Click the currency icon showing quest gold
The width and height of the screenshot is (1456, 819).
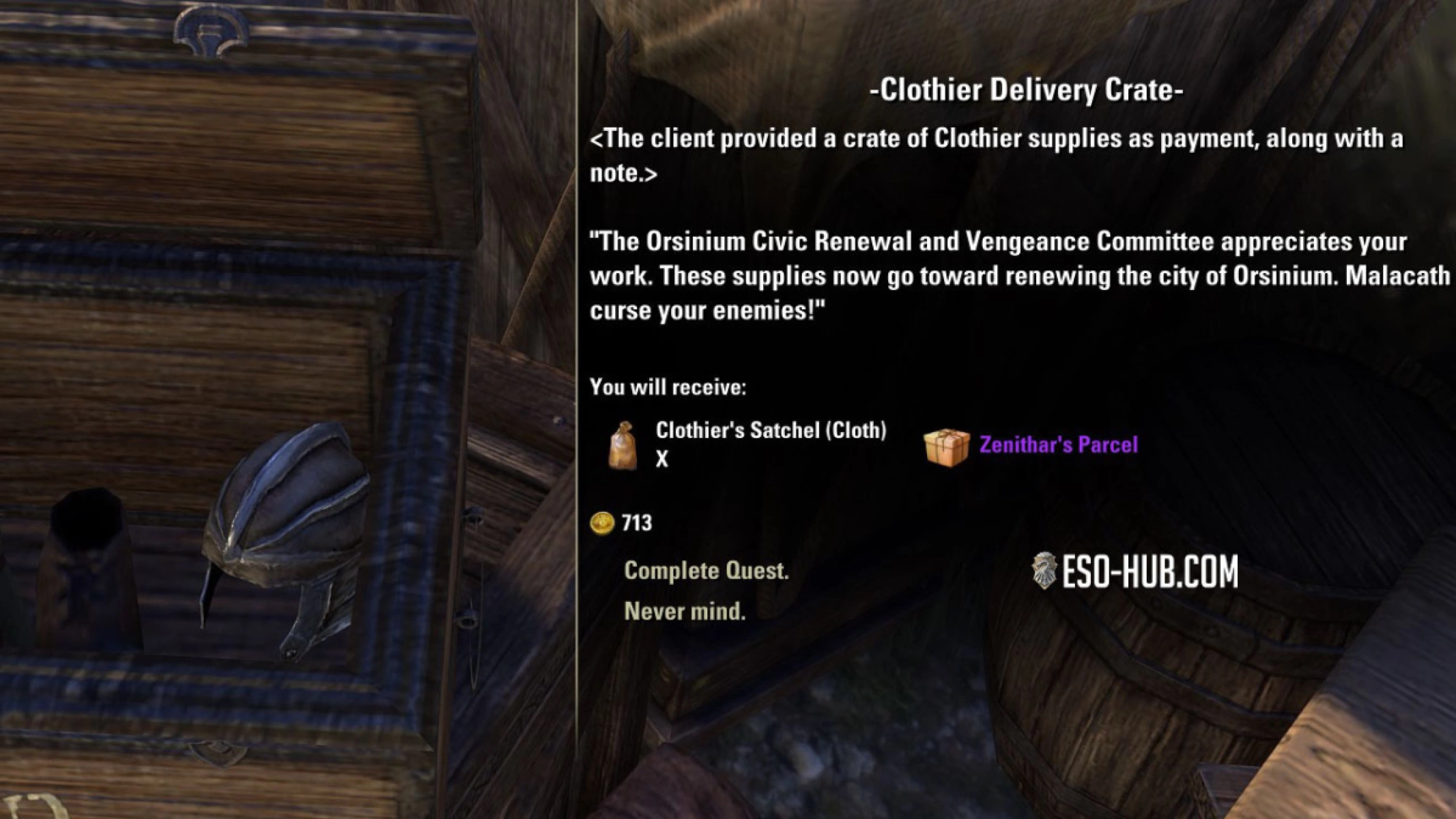603,523
